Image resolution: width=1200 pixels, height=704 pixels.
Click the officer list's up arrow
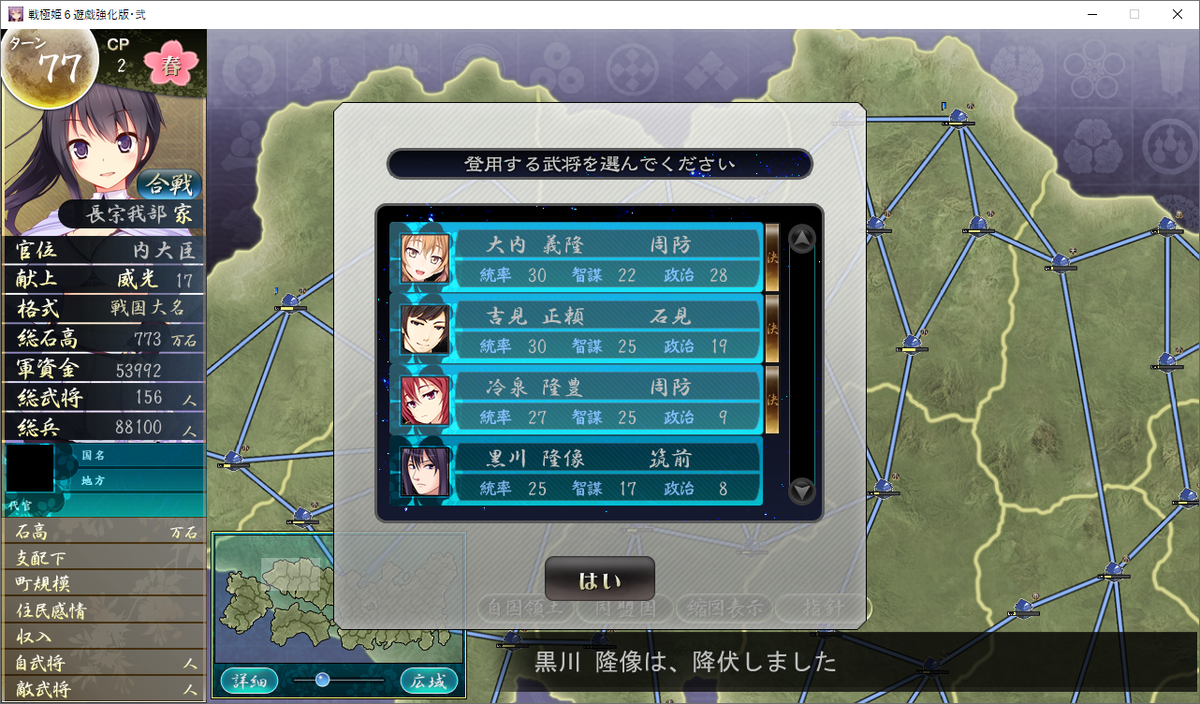coord(802,240)
